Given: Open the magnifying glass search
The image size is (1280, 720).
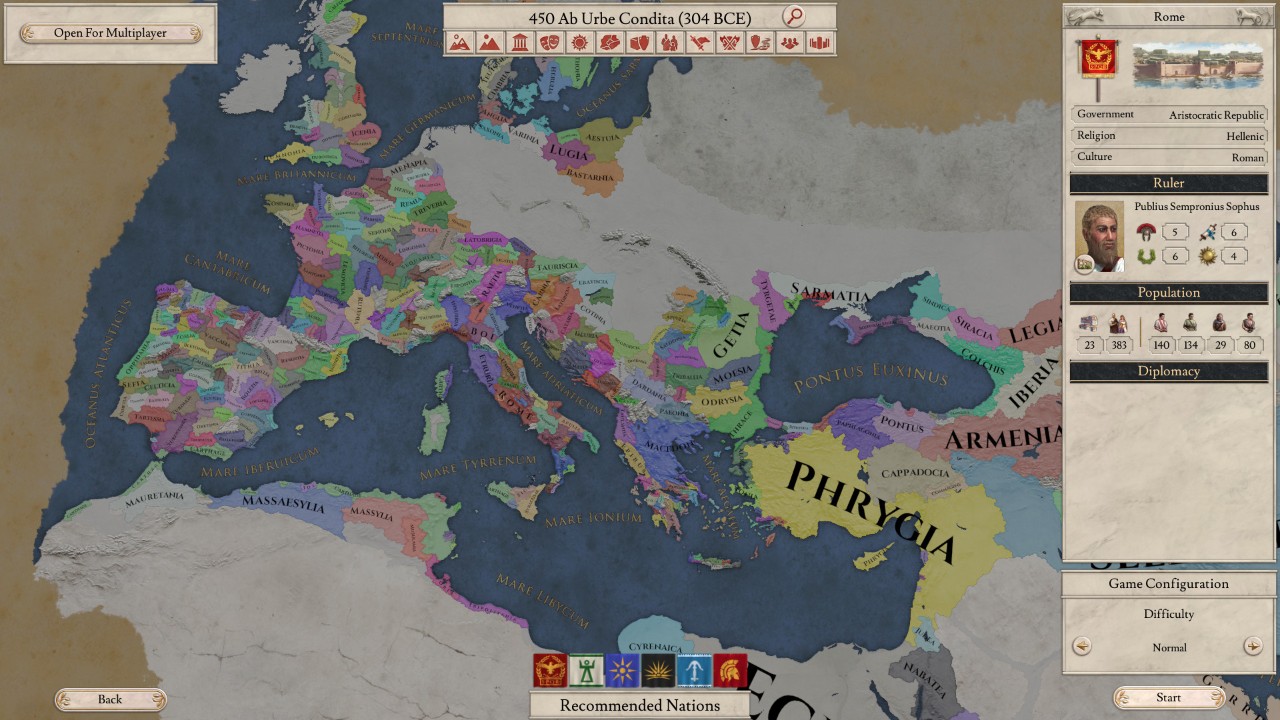Looking at the screenshot, I should 793,16.
